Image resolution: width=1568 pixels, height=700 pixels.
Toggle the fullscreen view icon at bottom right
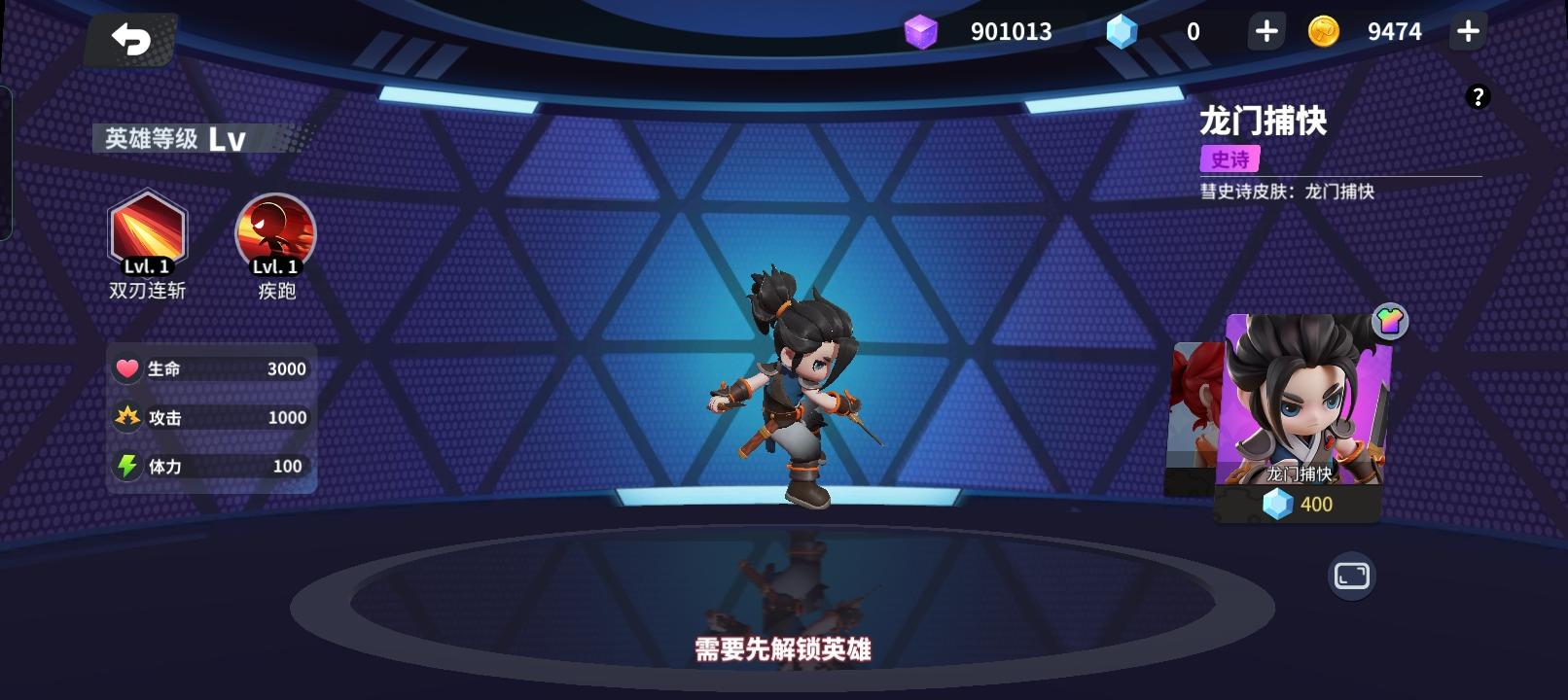point(1352,577)
